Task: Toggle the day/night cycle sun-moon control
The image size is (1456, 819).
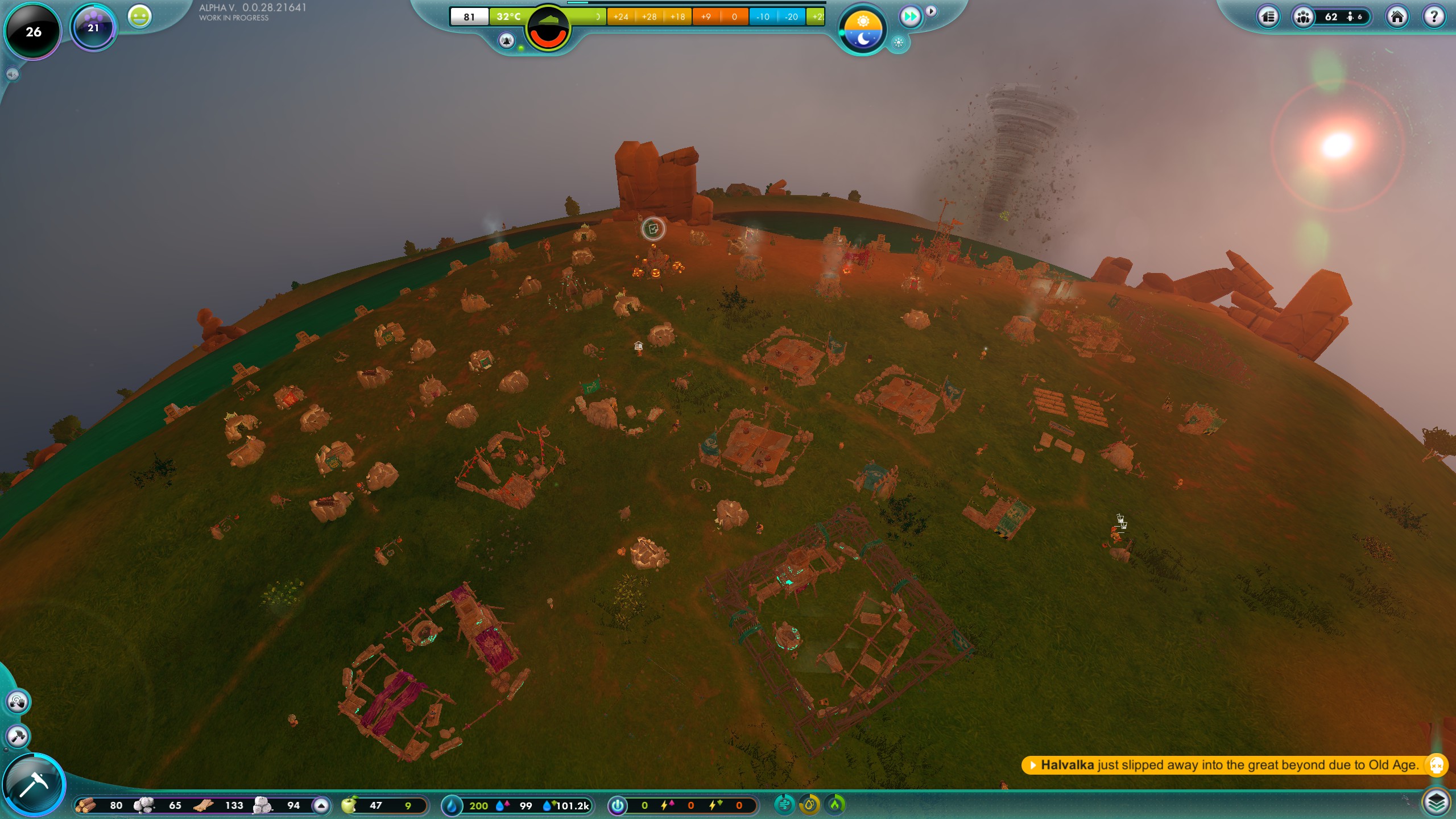Action: (x=862, y=30)
